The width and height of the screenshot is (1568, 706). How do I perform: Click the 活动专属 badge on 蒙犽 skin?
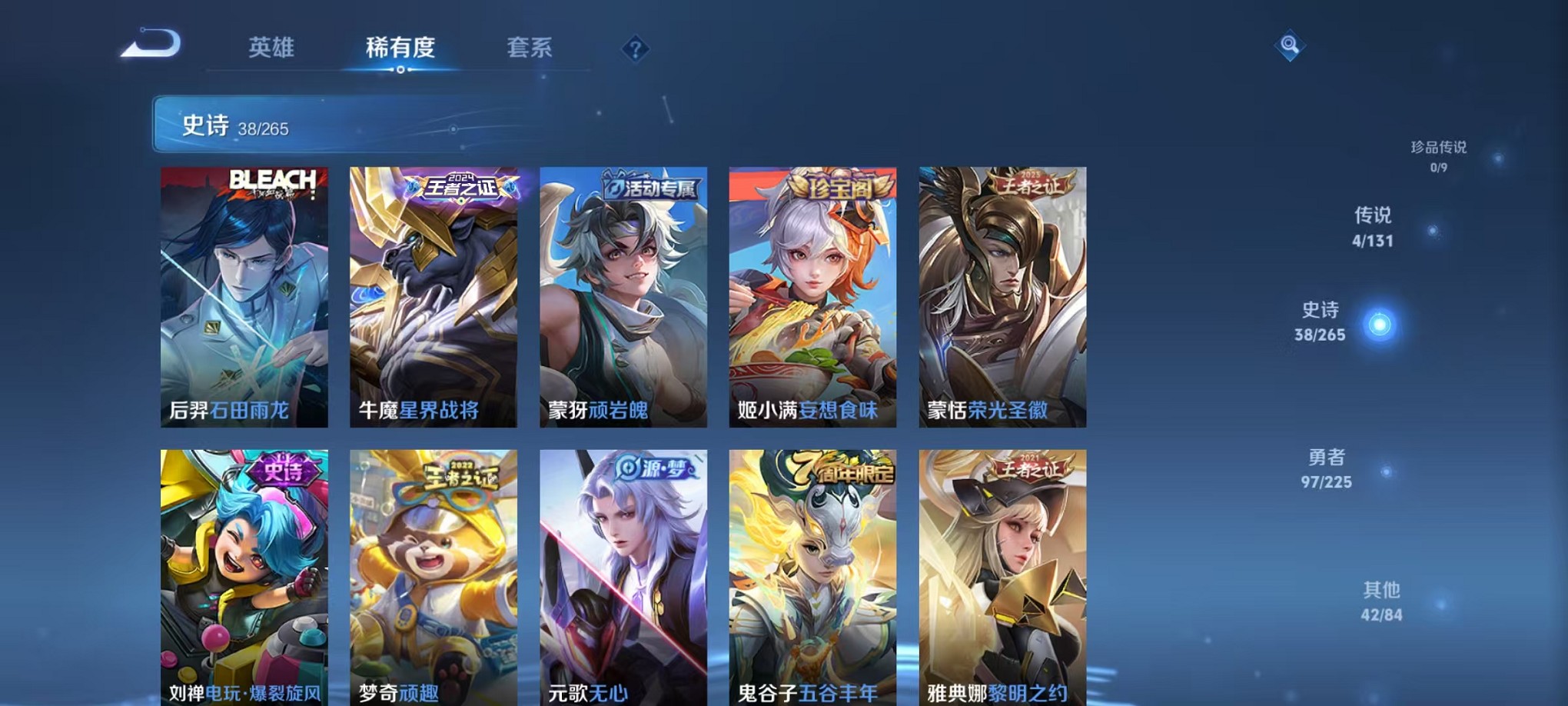pyautogui.click(x=653, y=186)
